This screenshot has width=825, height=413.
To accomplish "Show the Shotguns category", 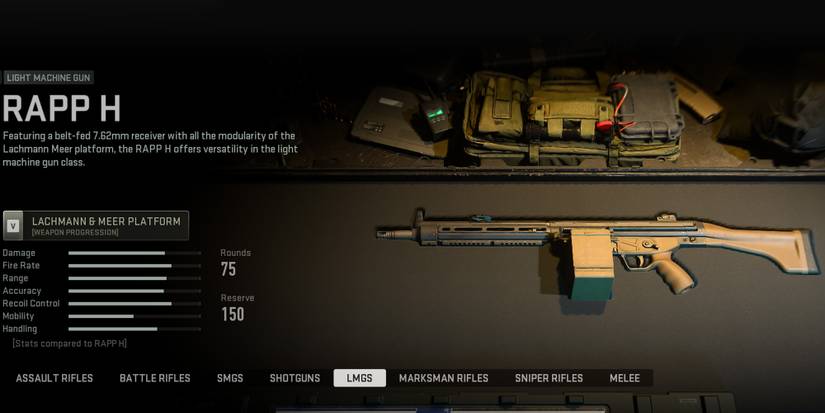I will coord(295,378).
